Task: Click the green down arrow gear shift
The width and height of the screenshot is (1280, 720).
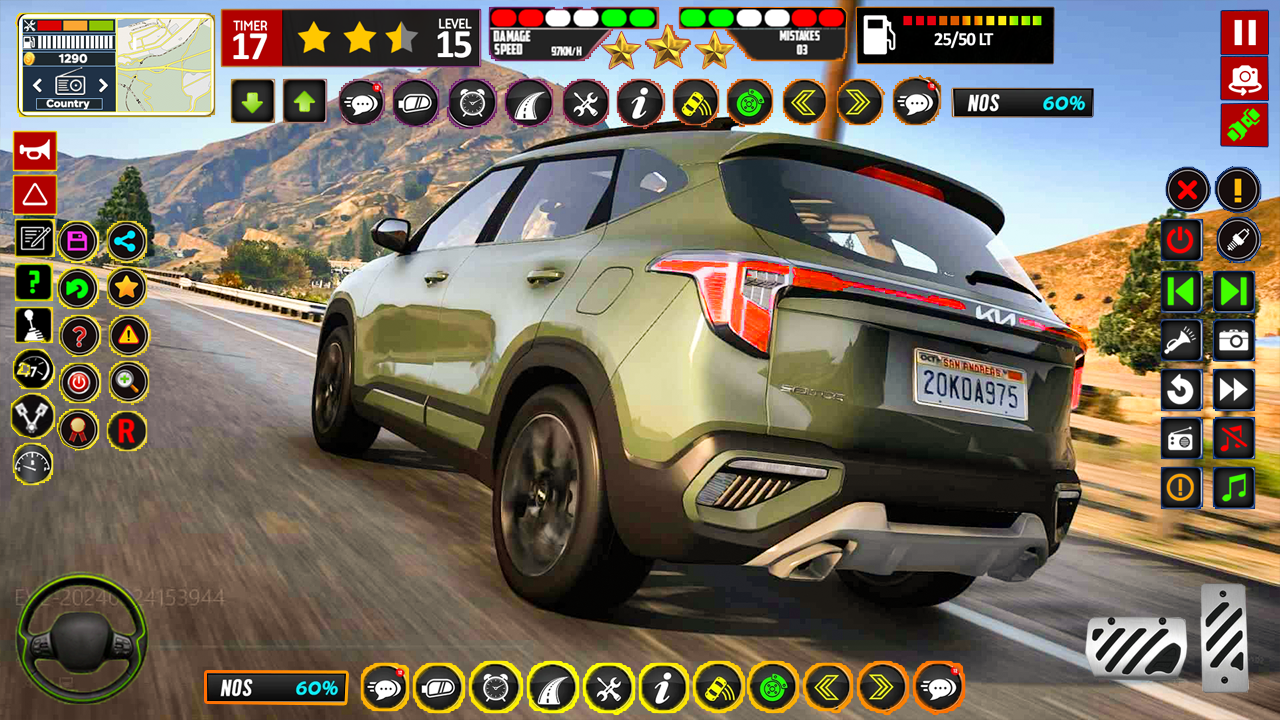Action: click(x=252, y=102)
